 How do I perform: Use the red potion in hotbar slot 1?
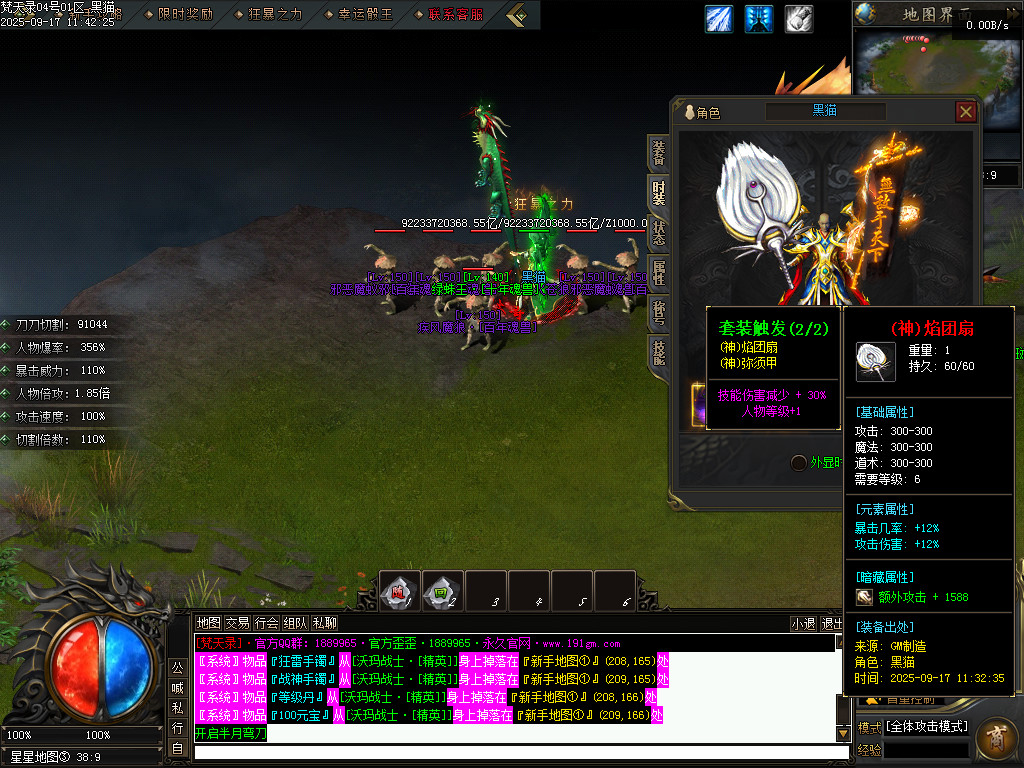(x=399, y=591)
